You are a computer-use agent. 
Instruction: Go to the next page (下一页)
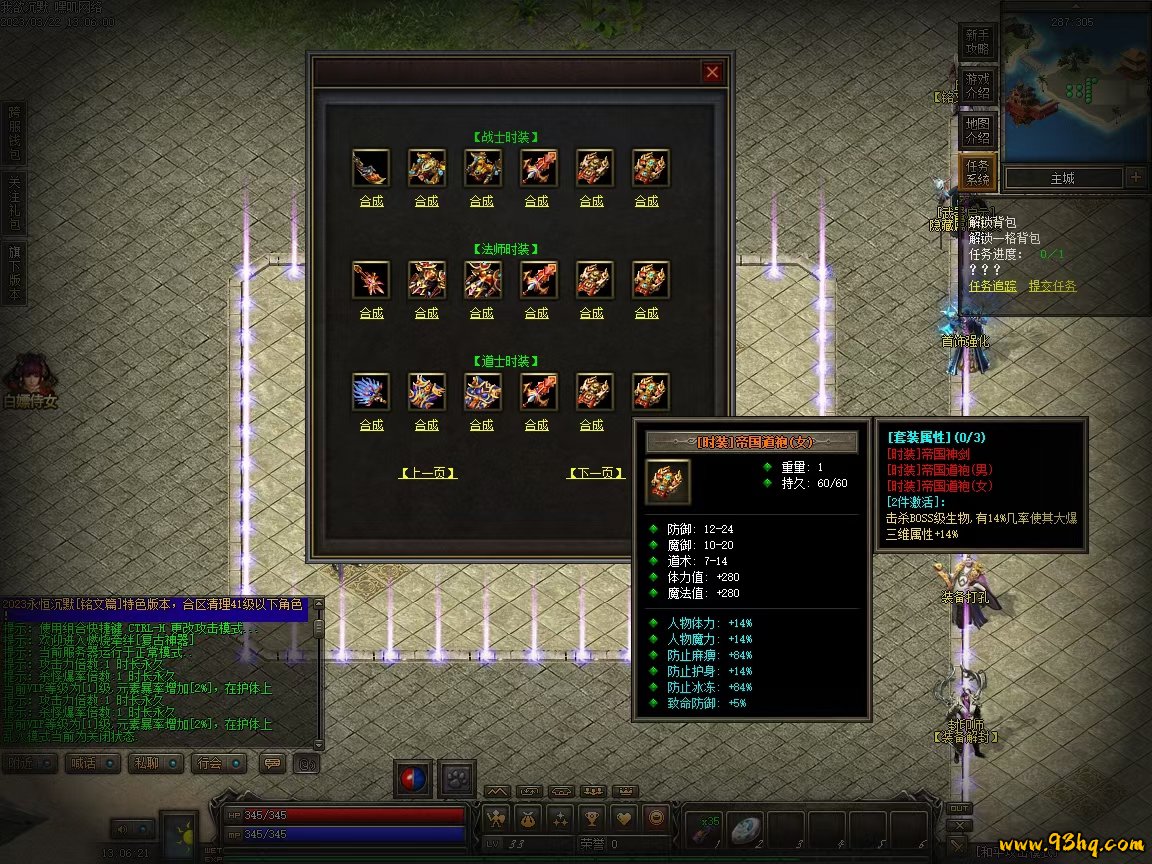pyautogui.click(x=596, y=473)
